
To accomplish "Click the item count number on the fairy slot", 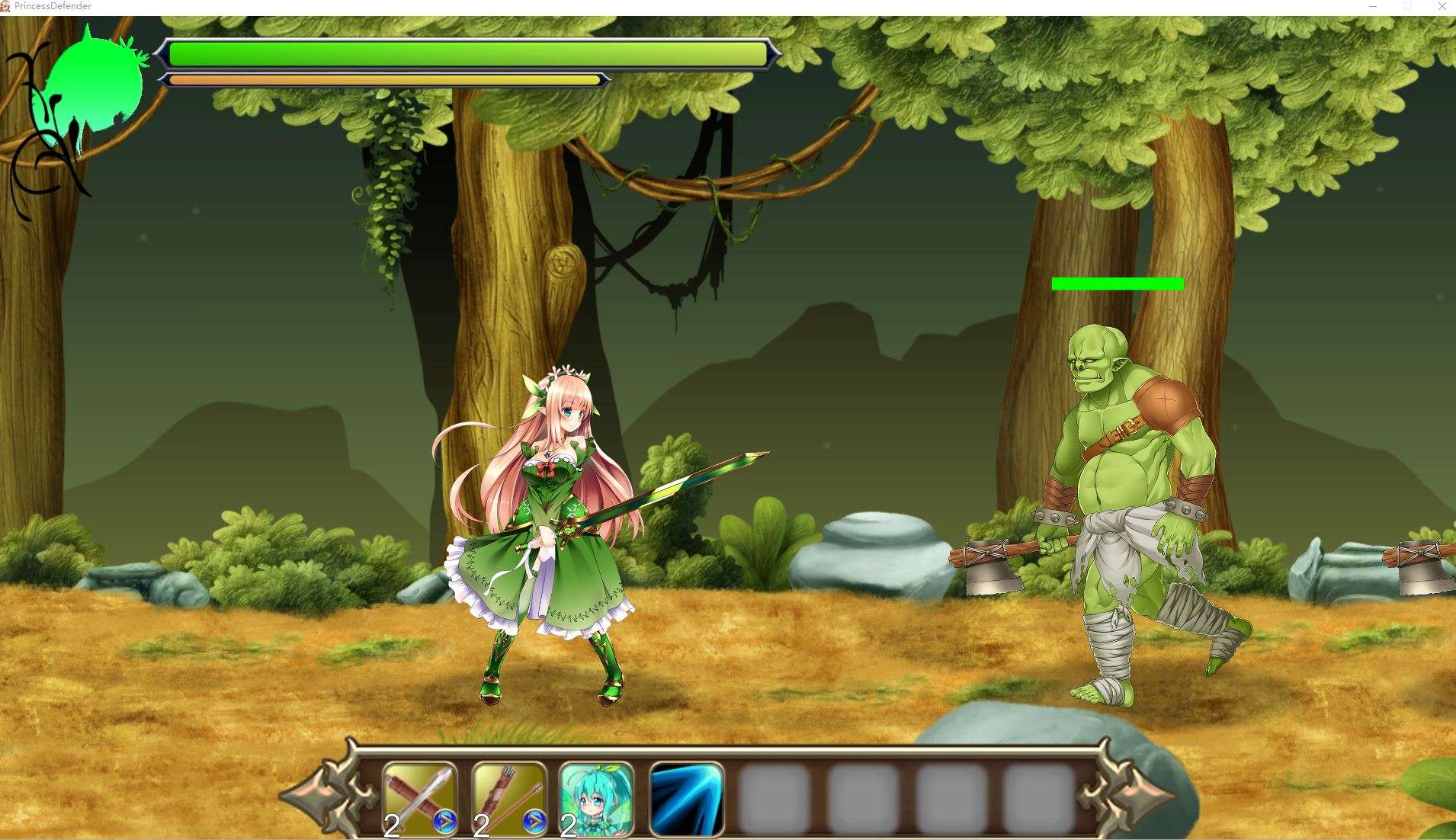I will coord(567,826).
